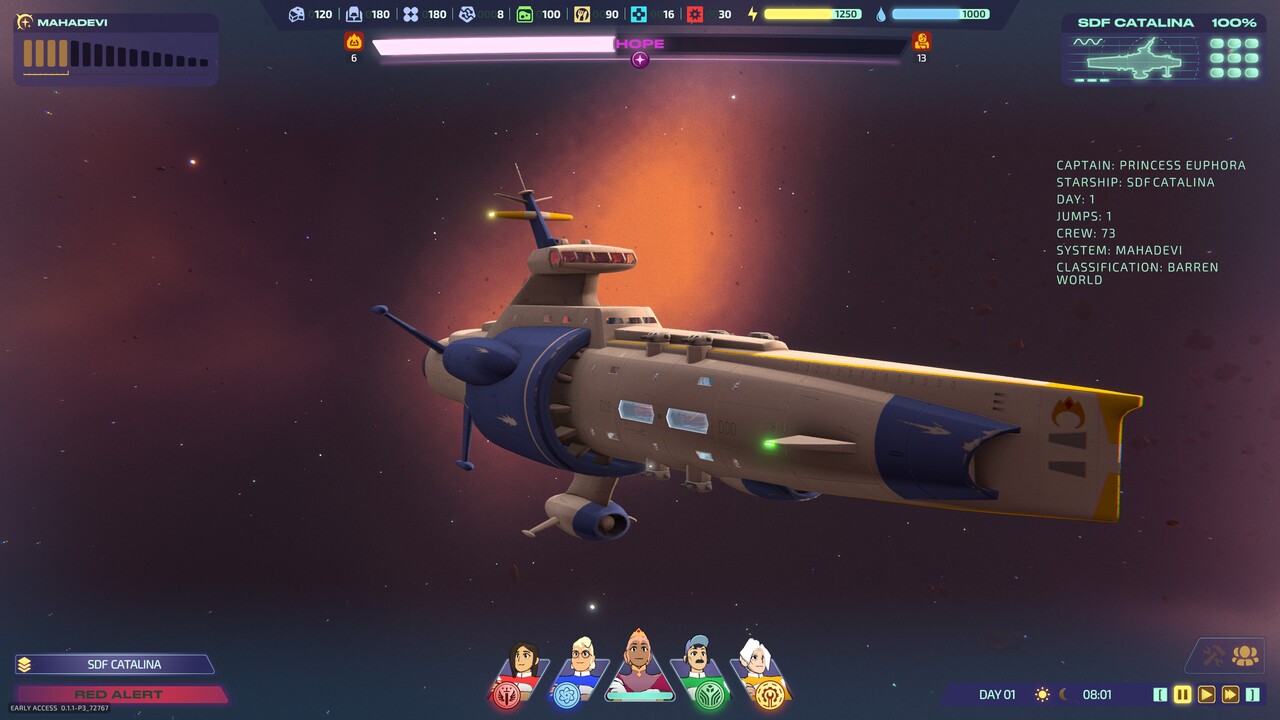Open the SDF Catalina ship status panel

click(x=1164, y=50)
